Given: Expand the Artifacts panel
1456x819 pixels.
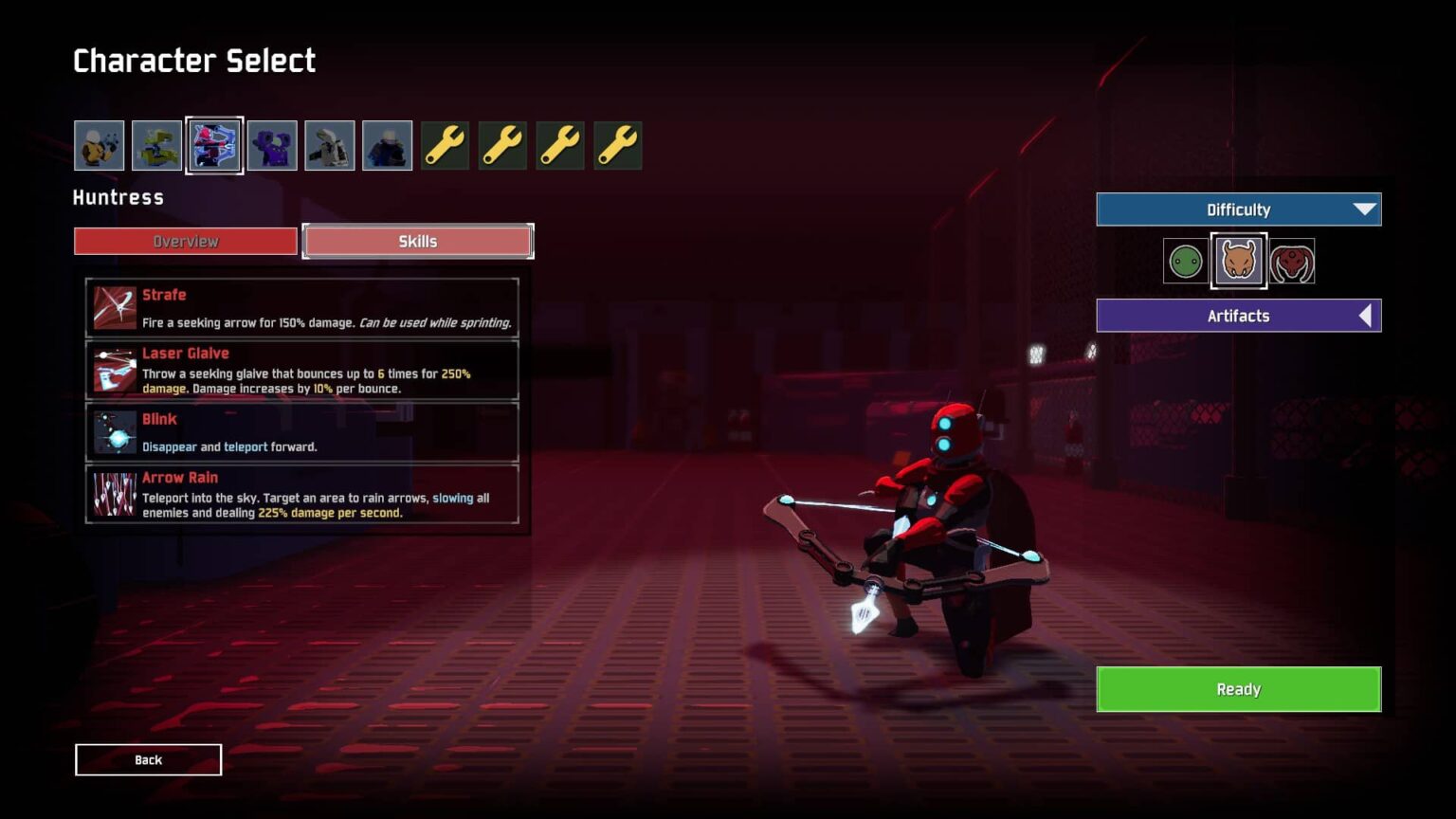Looking at the screenshot, I should (1238, 316).
